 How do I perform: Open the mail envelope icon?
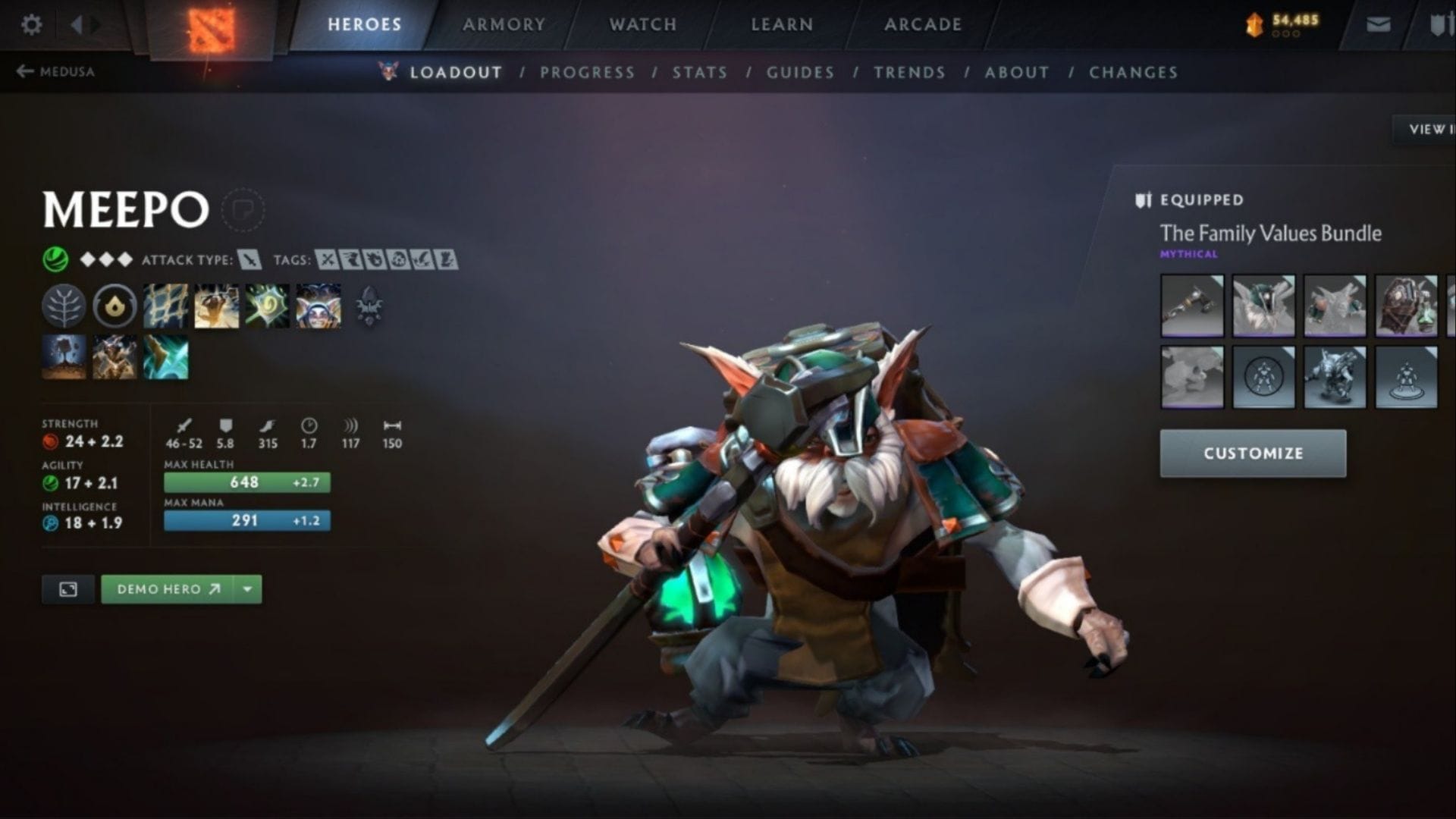tap(1378, 25)
